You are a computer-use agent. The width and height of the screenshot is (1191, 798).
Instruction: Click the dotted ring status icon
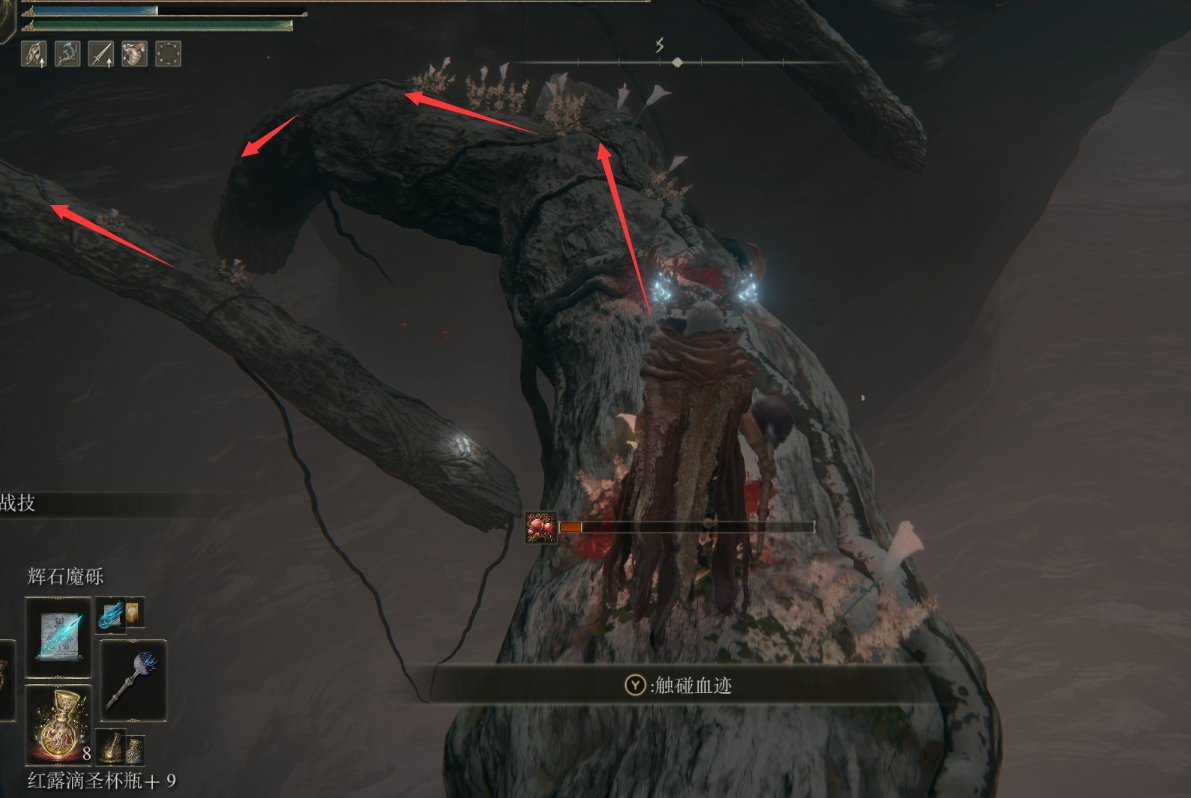click(168, 53)
